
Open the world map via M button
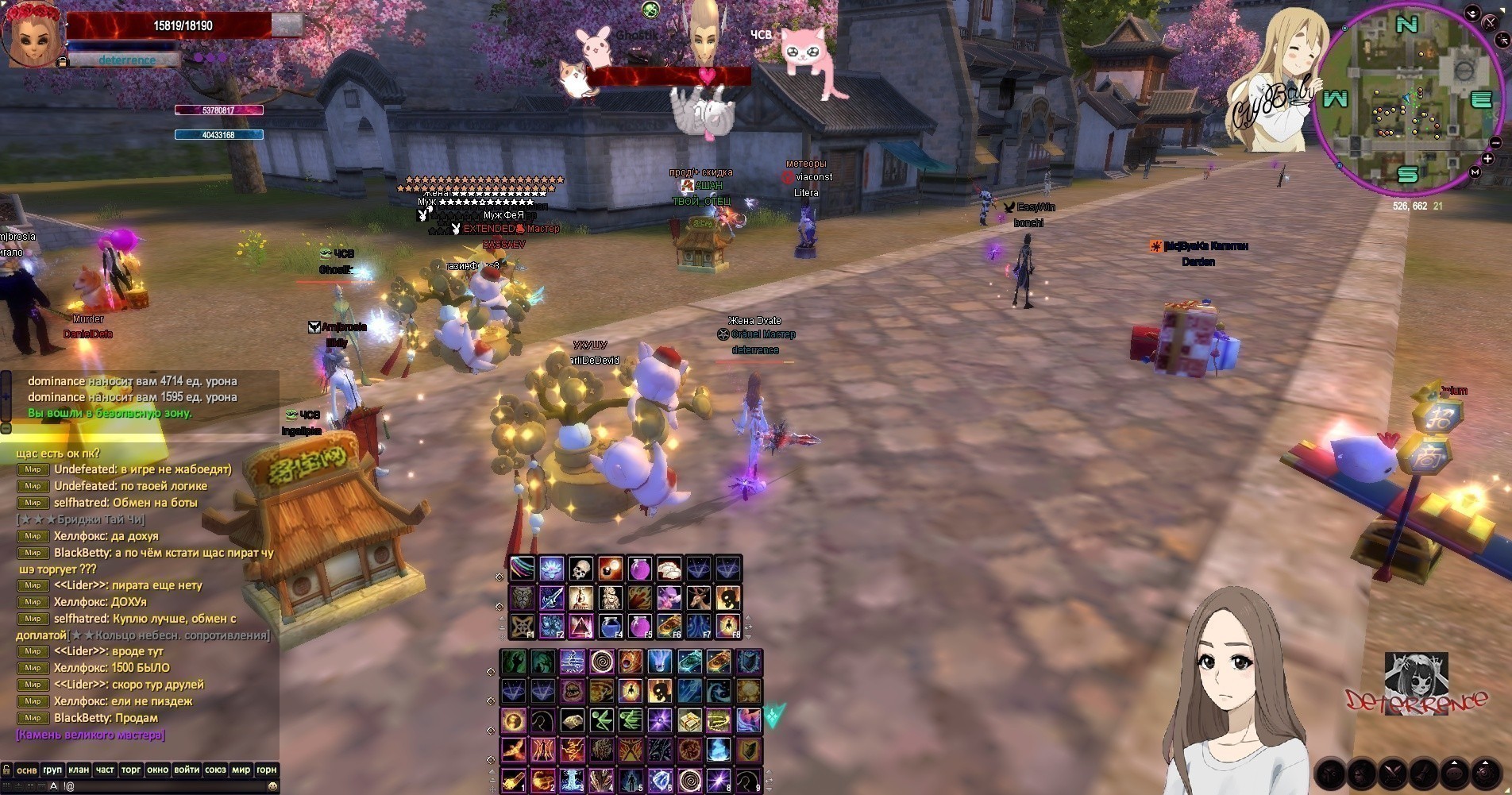click(1475, 172)
